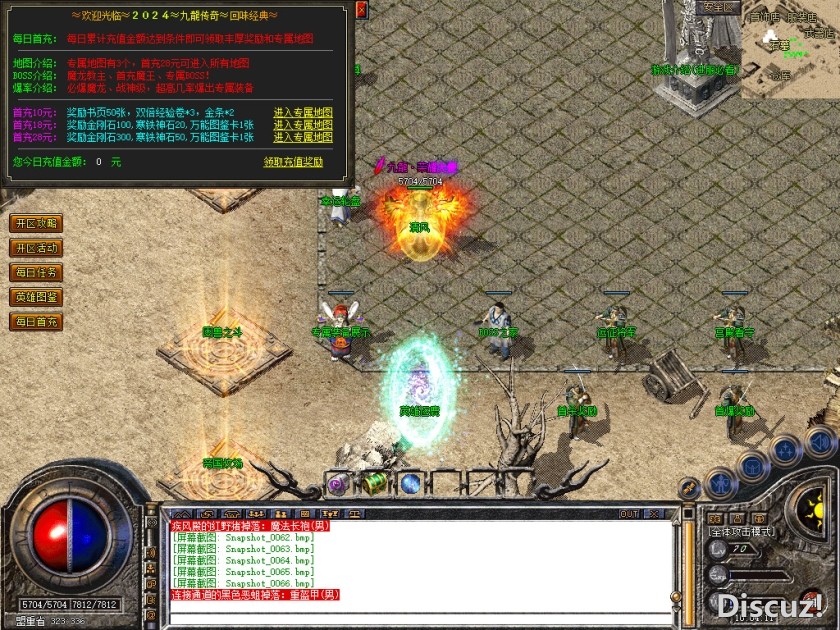Screen dimensions: 840x630
Task: Click the OUT button above chat
Action: click(x=629, y=514)
